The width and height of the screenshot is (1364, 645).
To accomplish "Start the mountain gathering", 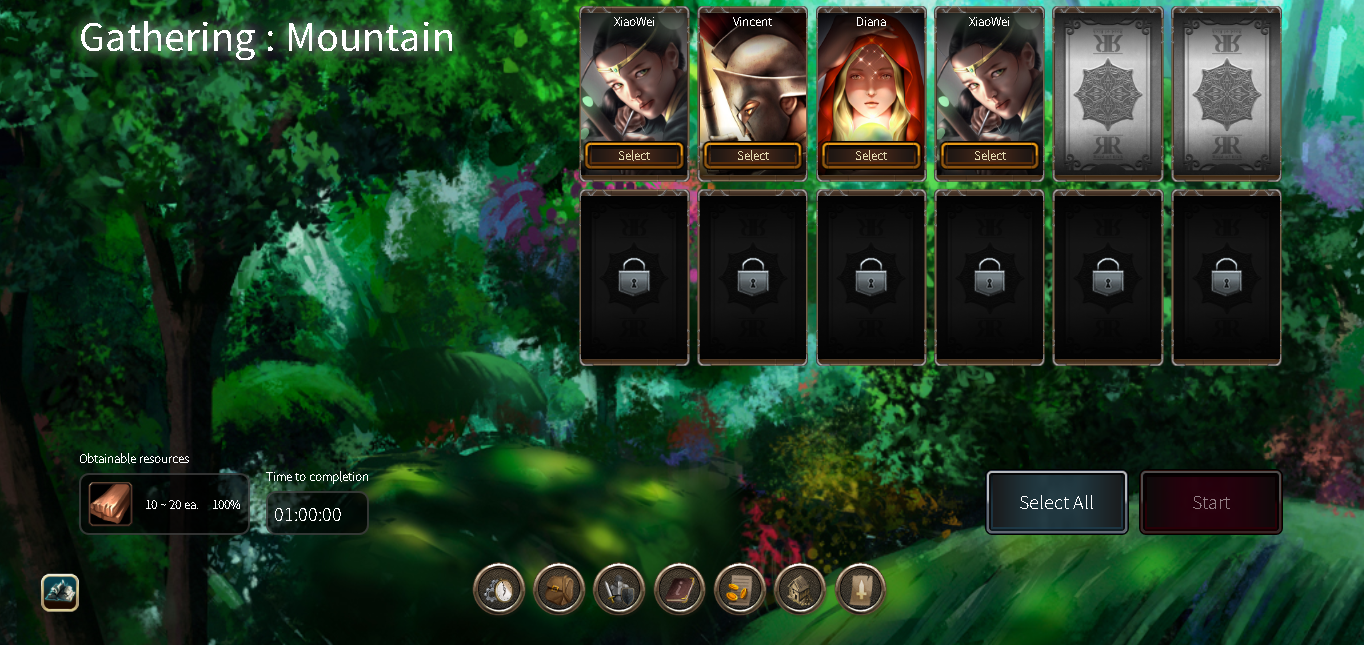I will click(x=1210, y=503).
